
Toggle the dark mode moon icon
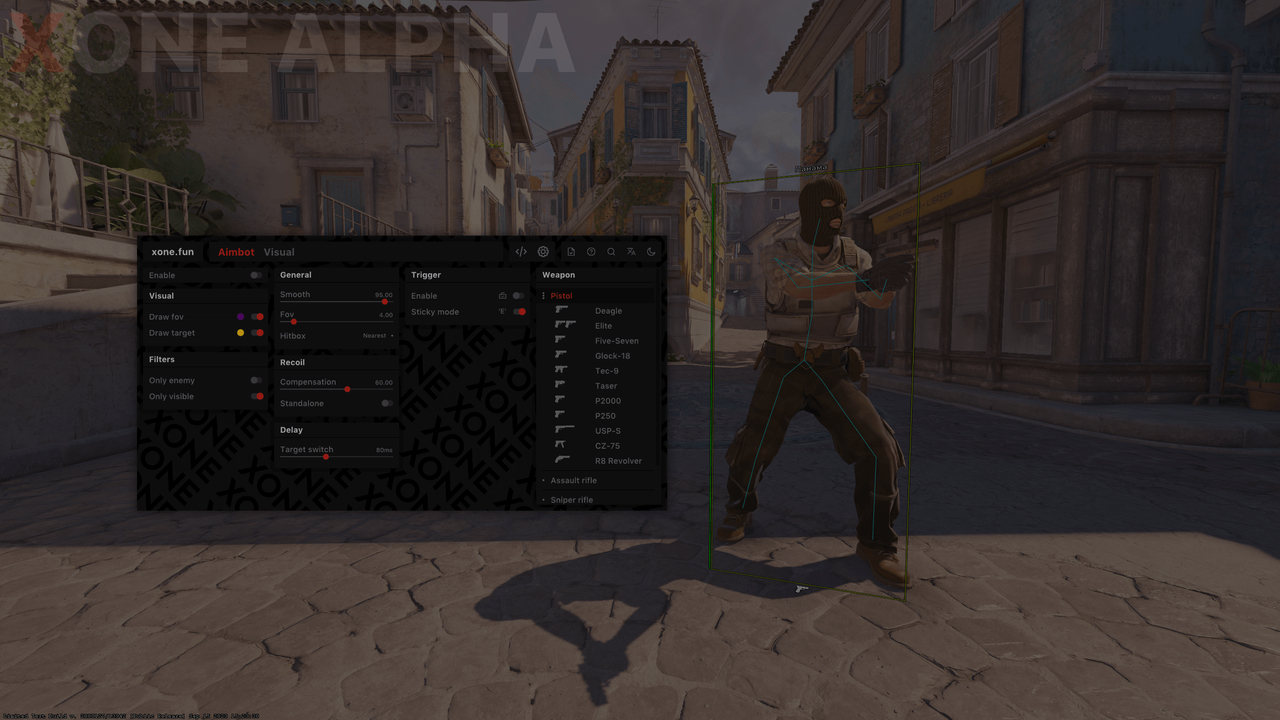(651, 251)
